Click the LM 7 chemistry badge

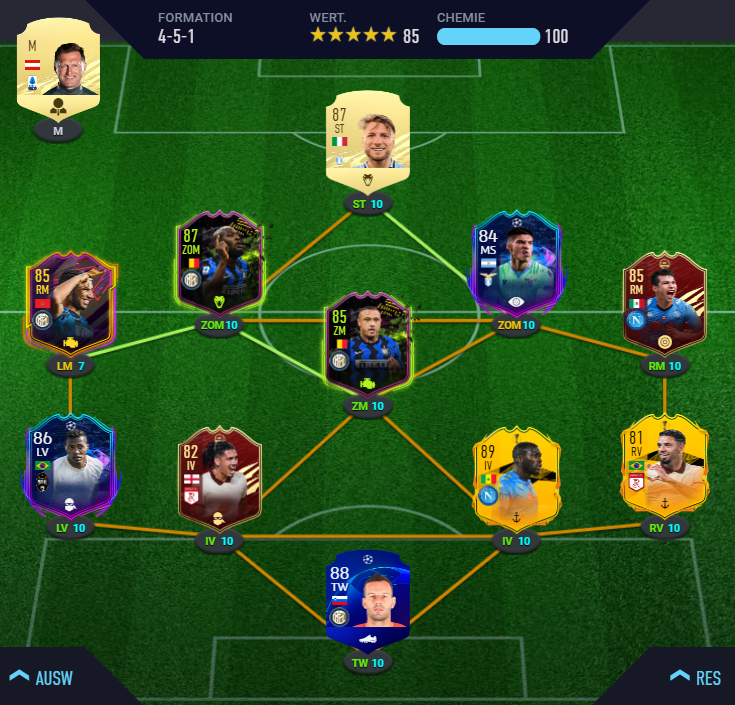click(71, 366)
